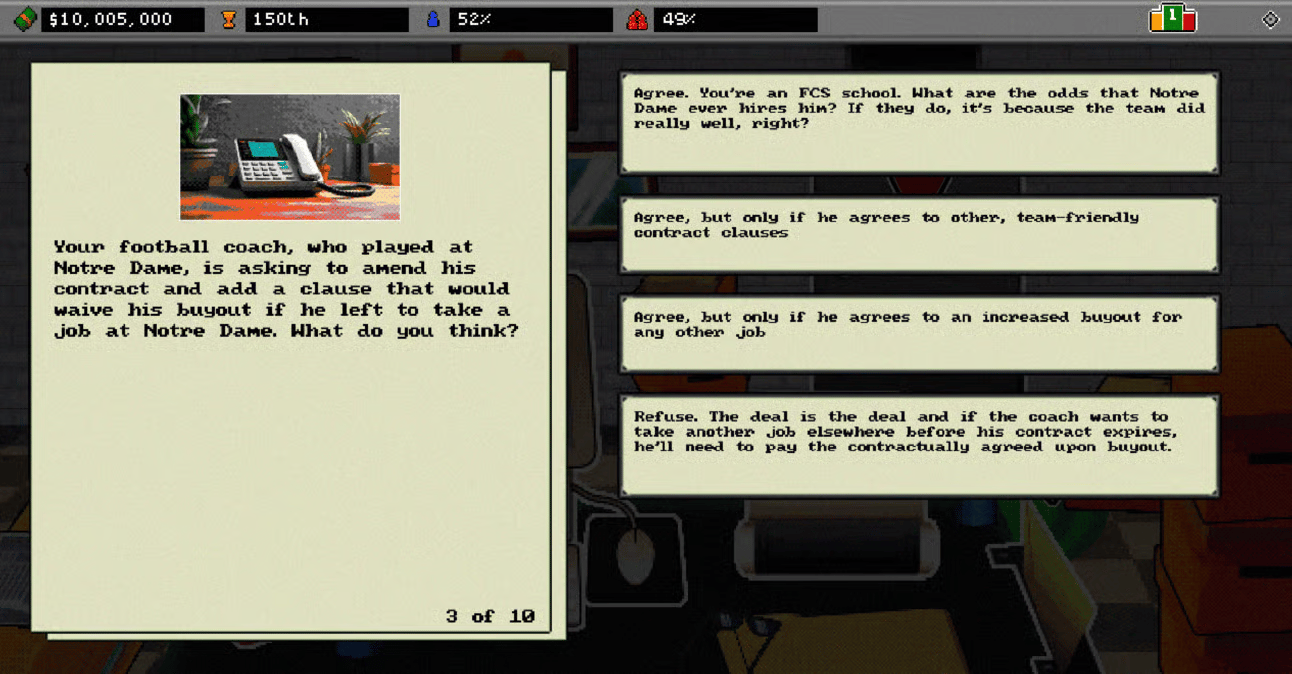This screenshot has height=674, width=1292.
Task: Choose the 'Agree. You're an FCS school' reply
Action: click(919, 123)
